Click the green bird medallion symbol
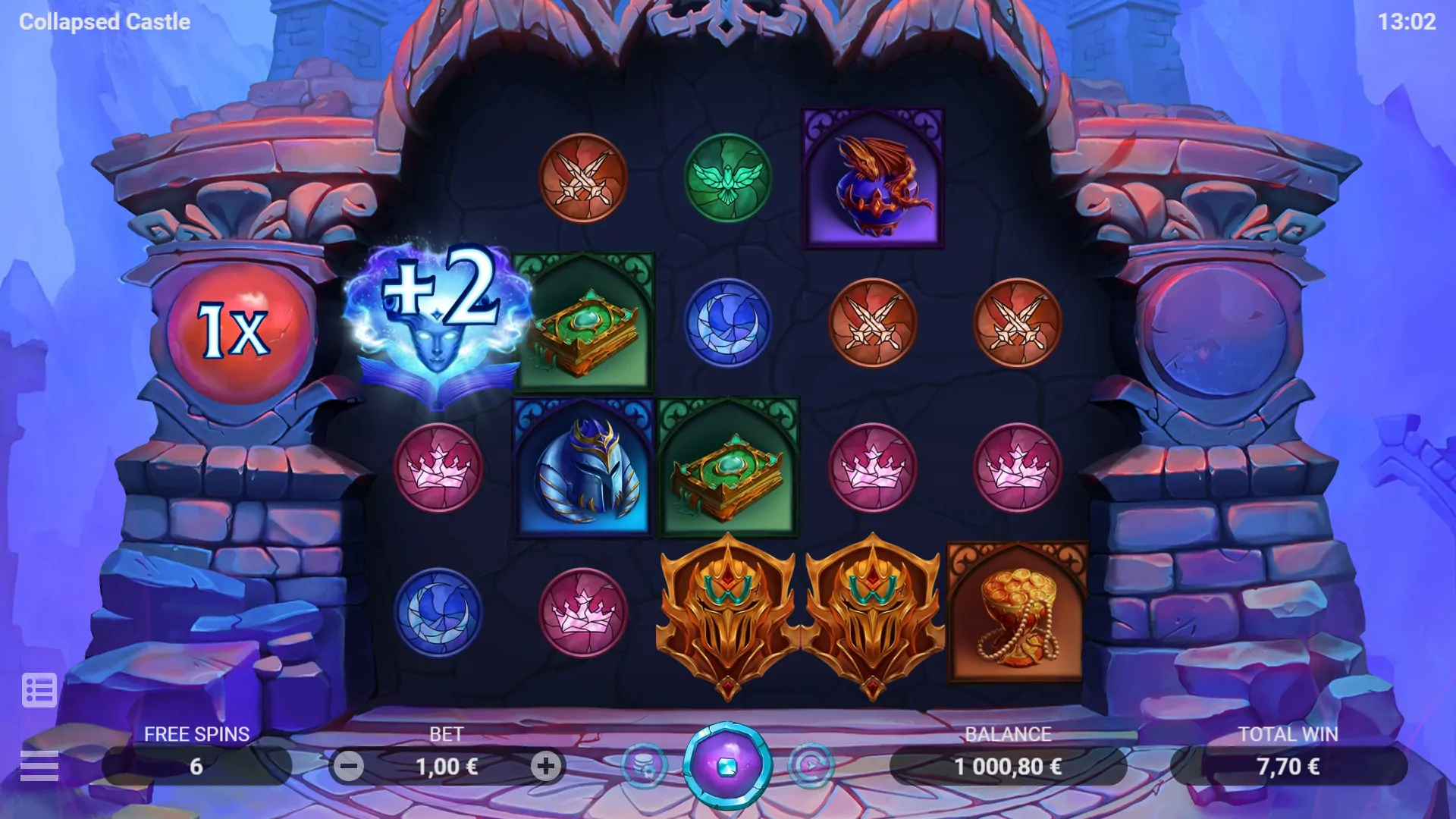This screenshot has width=1456, height=819. (x=728, y=178)
